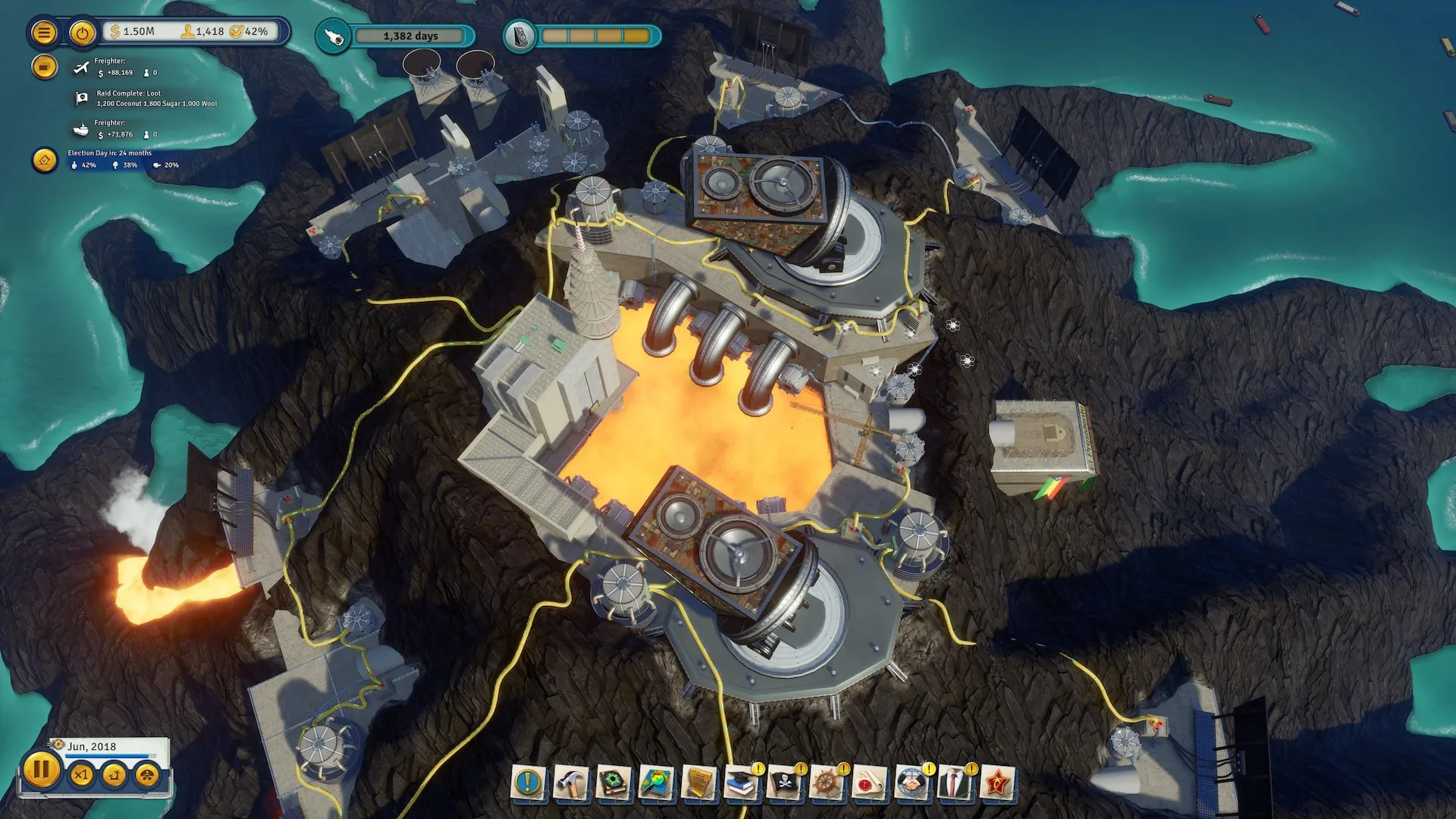Click the captain hat button

tap(147, 774)
